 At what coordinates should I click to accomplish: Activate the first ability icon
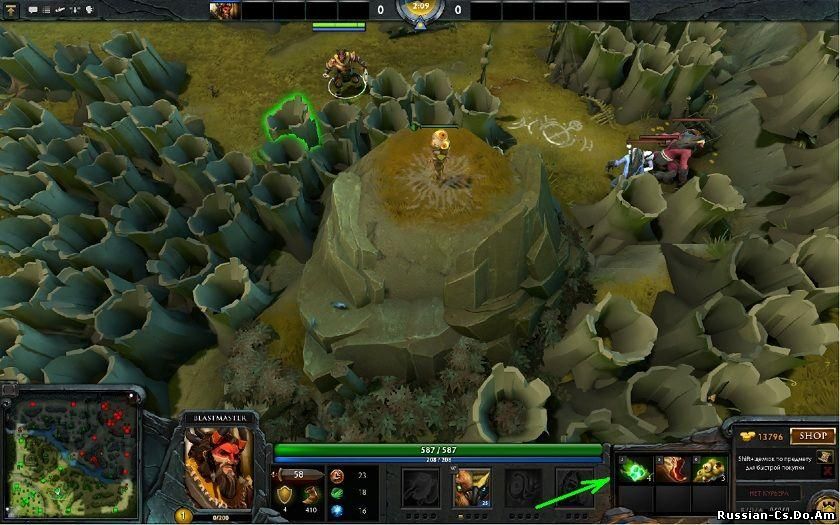[419, 487]
